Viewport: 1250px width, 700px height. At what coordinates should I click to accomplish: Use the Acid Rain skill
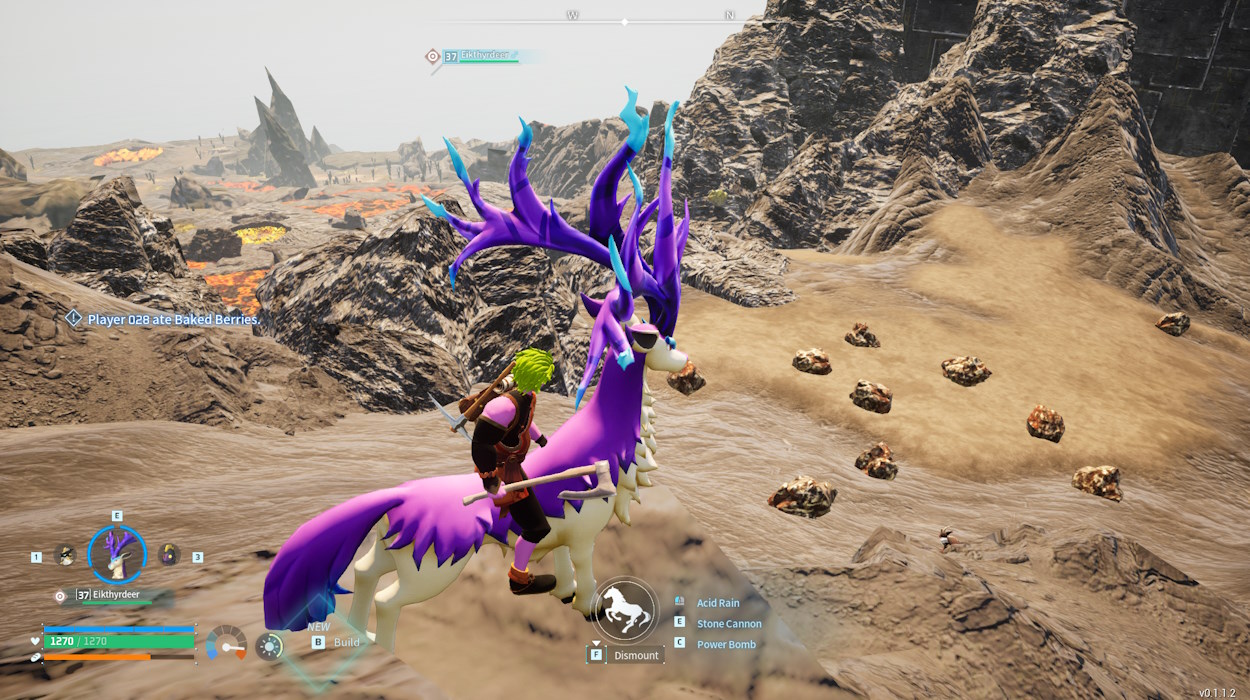(718, 603)
